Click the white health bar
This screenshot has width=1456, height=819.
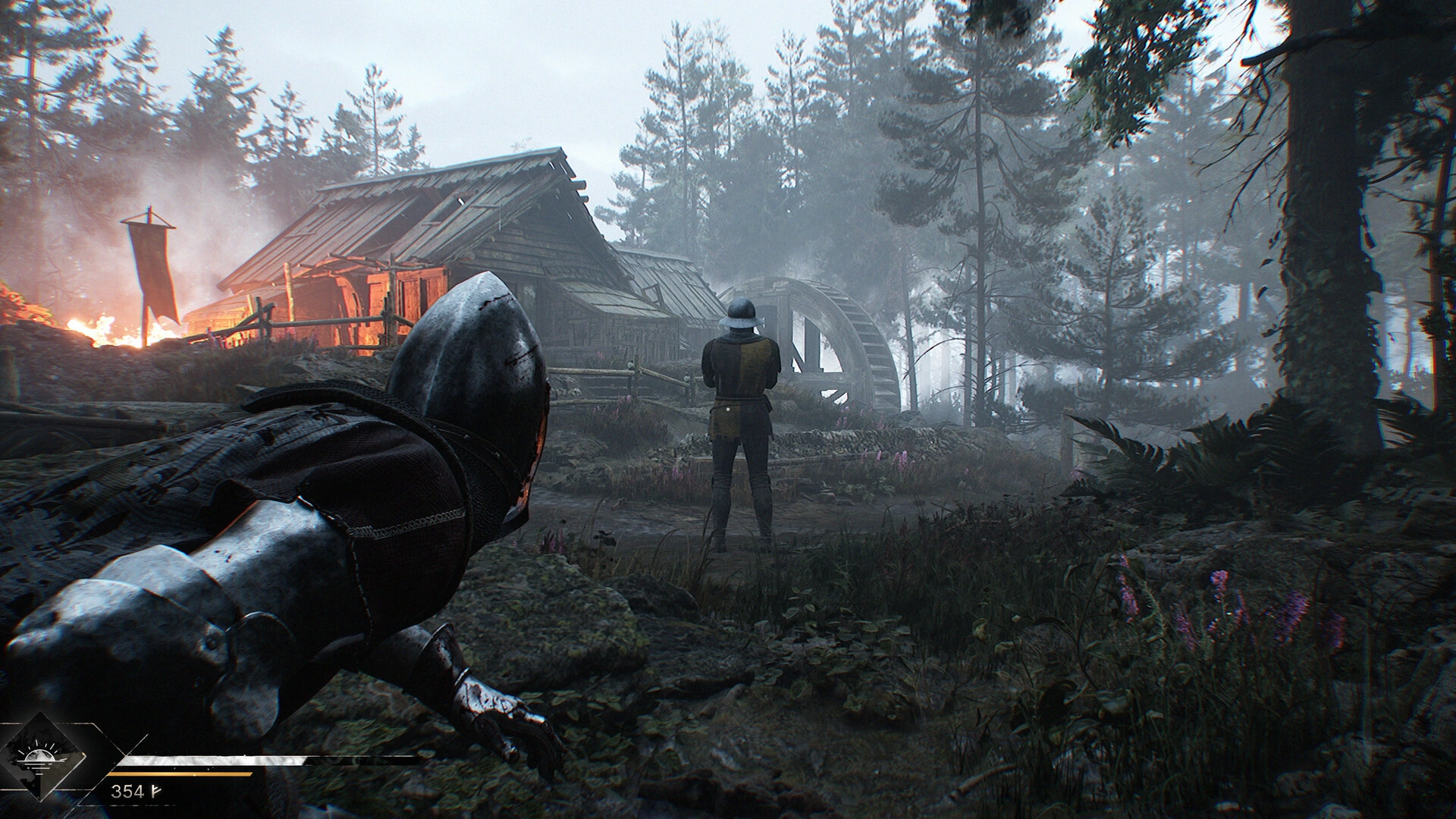[x=212, y=761]
